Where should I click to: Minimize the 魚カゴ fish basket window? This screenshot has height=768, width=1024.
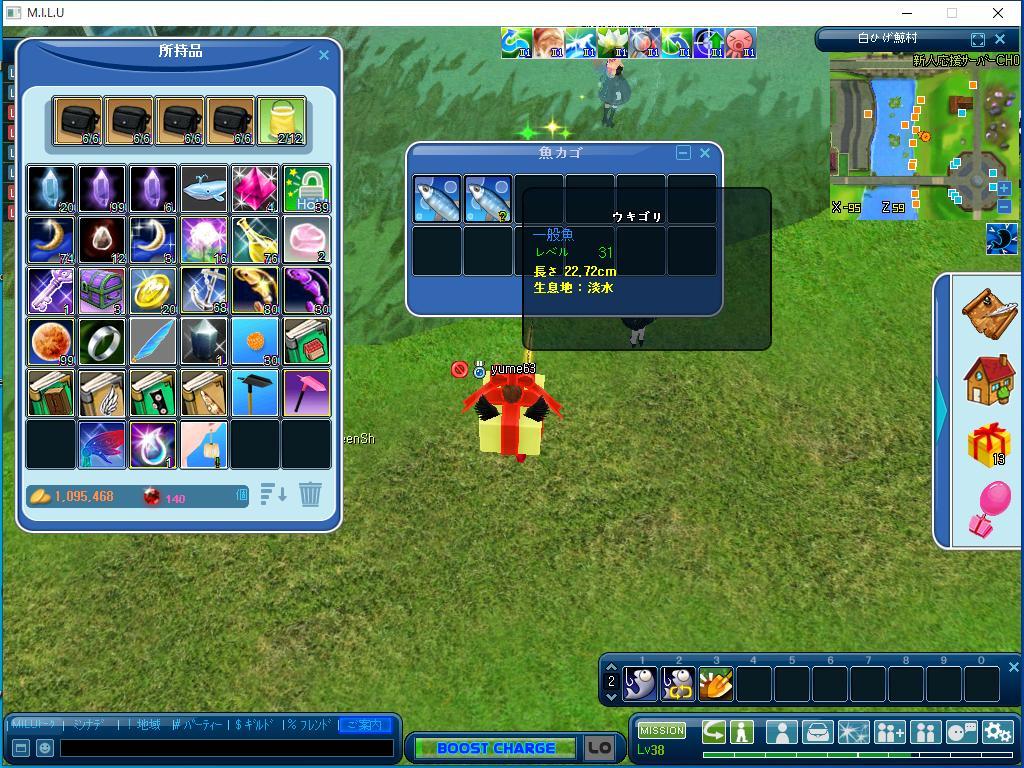point(683,153)
